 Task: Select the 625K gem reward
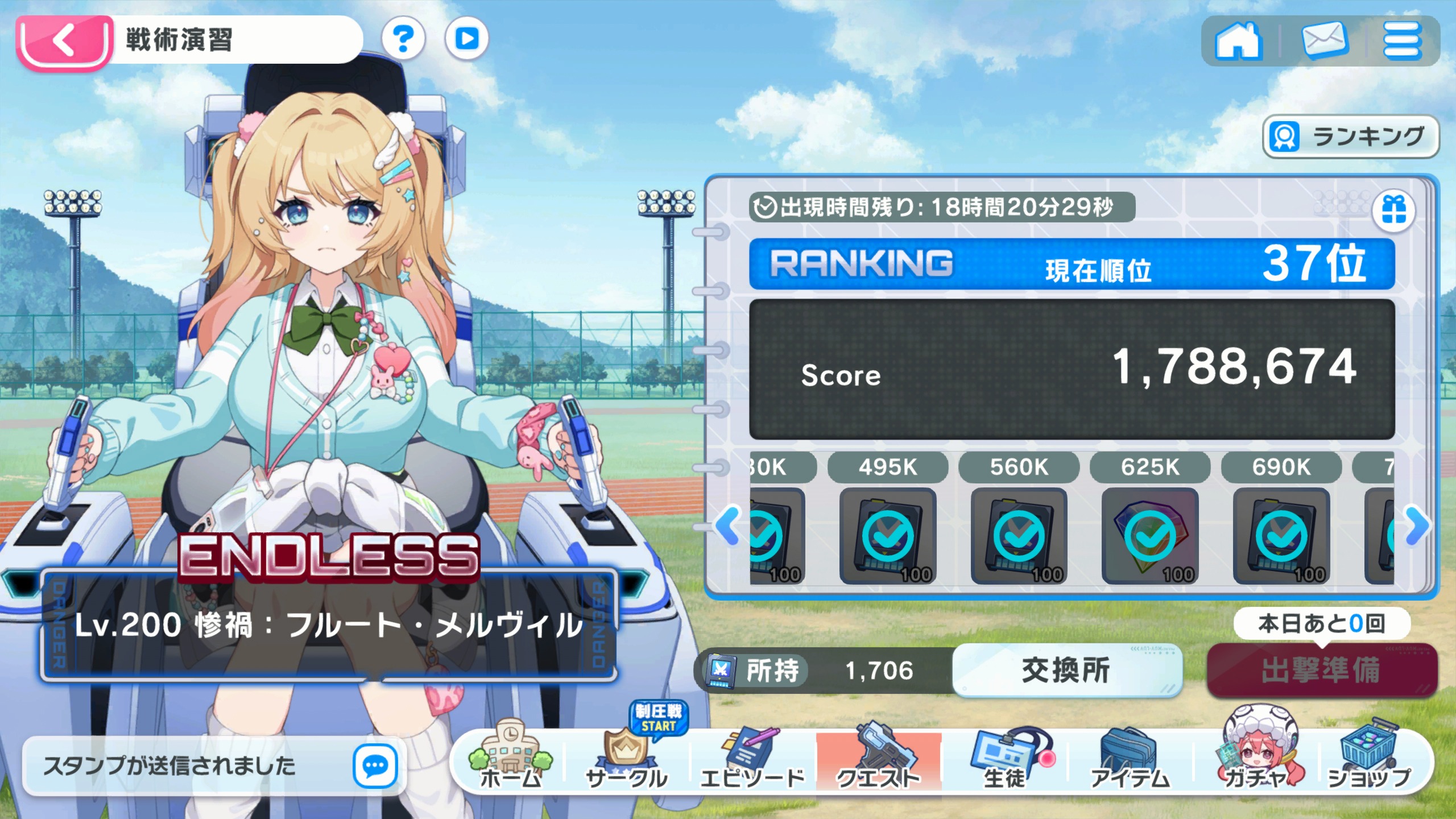(x=1150, y=536)
